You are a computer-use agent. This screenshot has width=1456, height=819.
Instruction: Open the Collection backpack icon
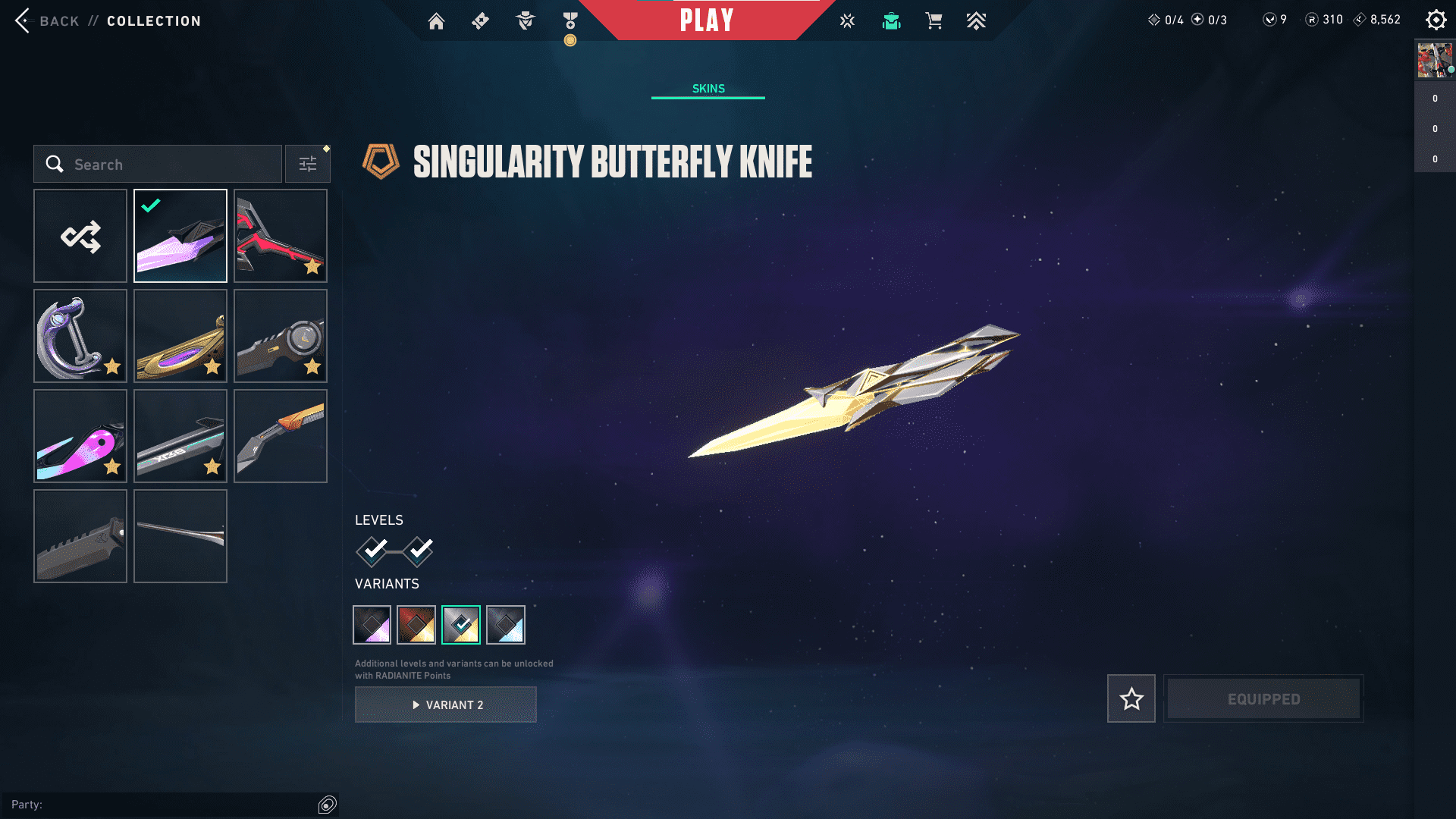[x=891, y=20]
